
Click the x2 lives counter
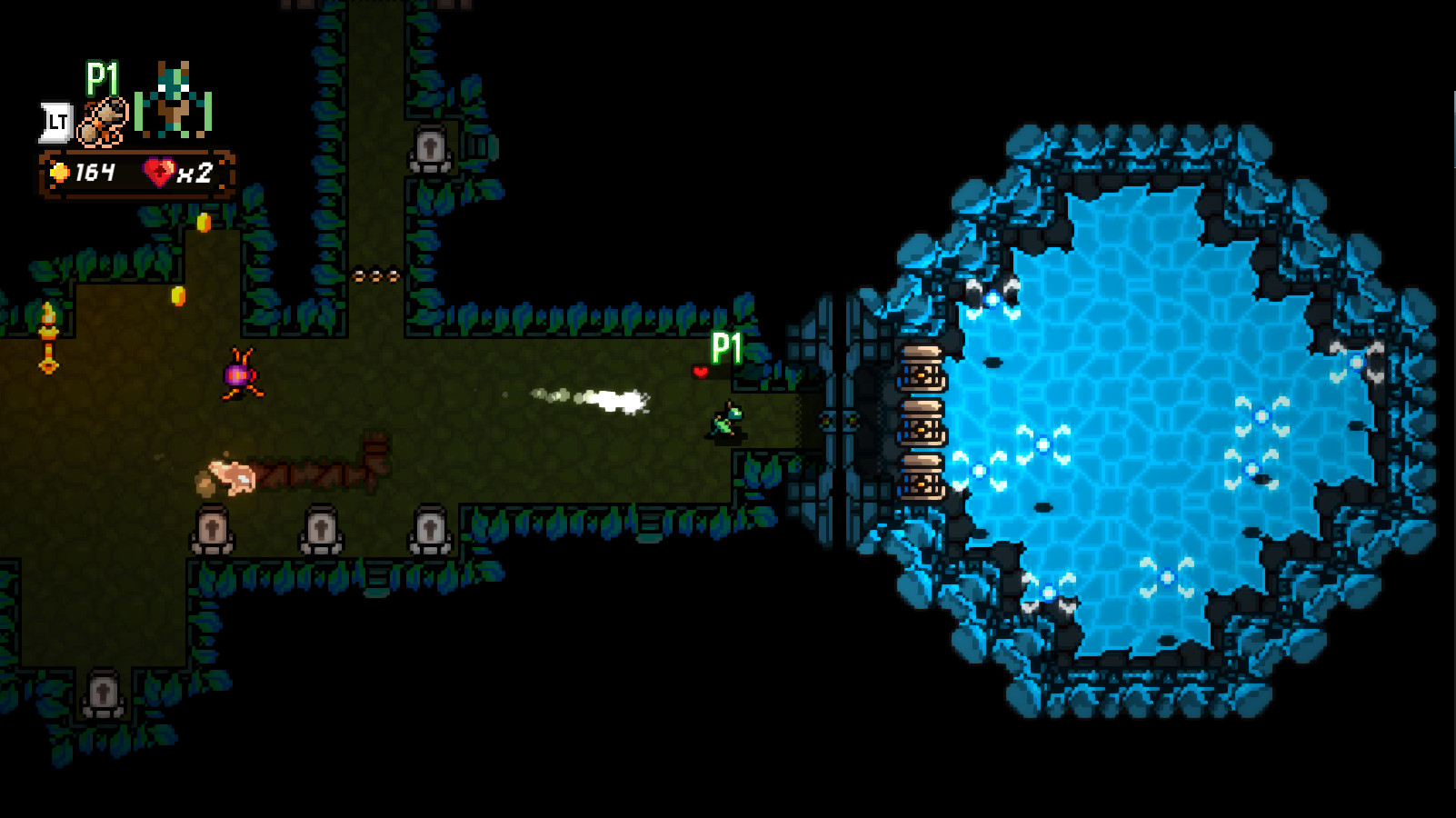[195, 173]
